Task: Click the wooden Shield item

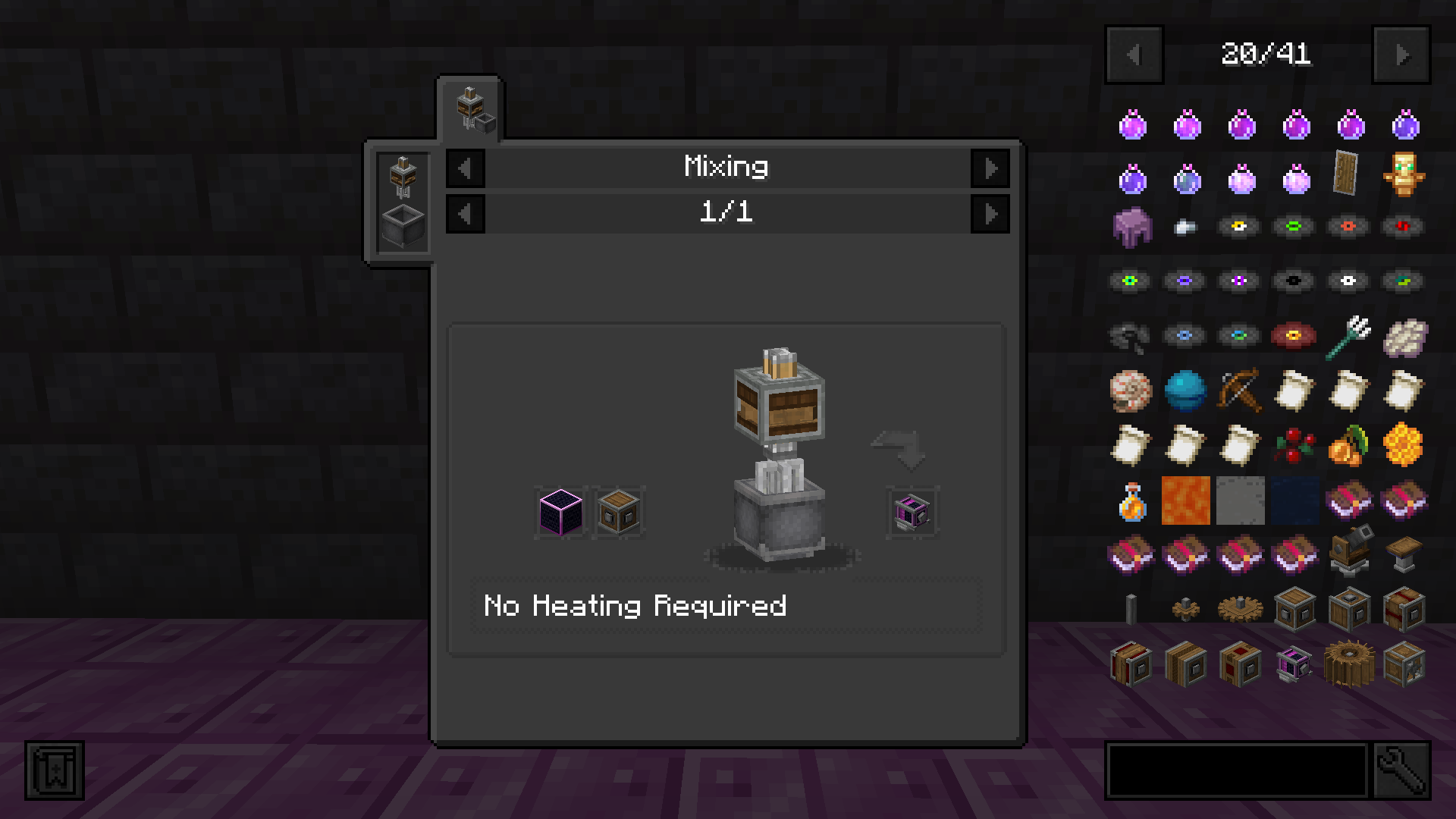Action: [x=1347, y=173]
